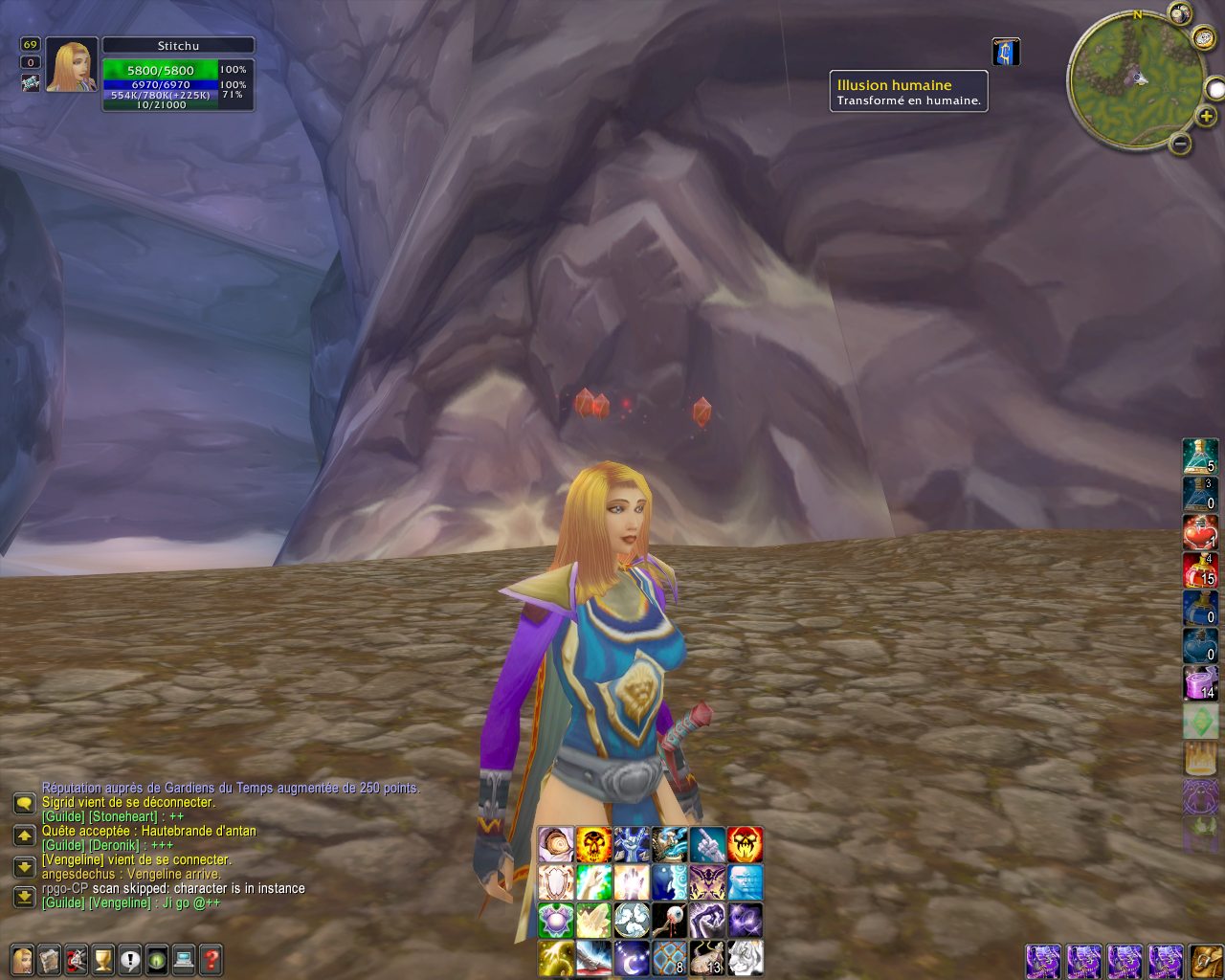
Task: Zoom in the minimap with plus button
Action: (1206, 117)
